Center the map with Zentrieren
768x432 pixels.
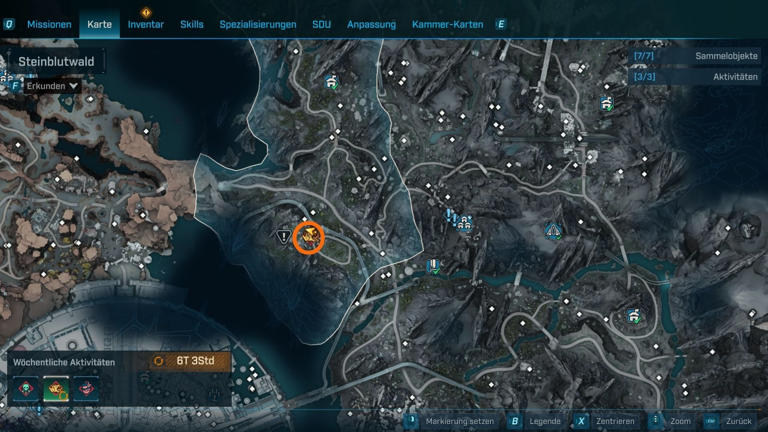coord(611,422)
